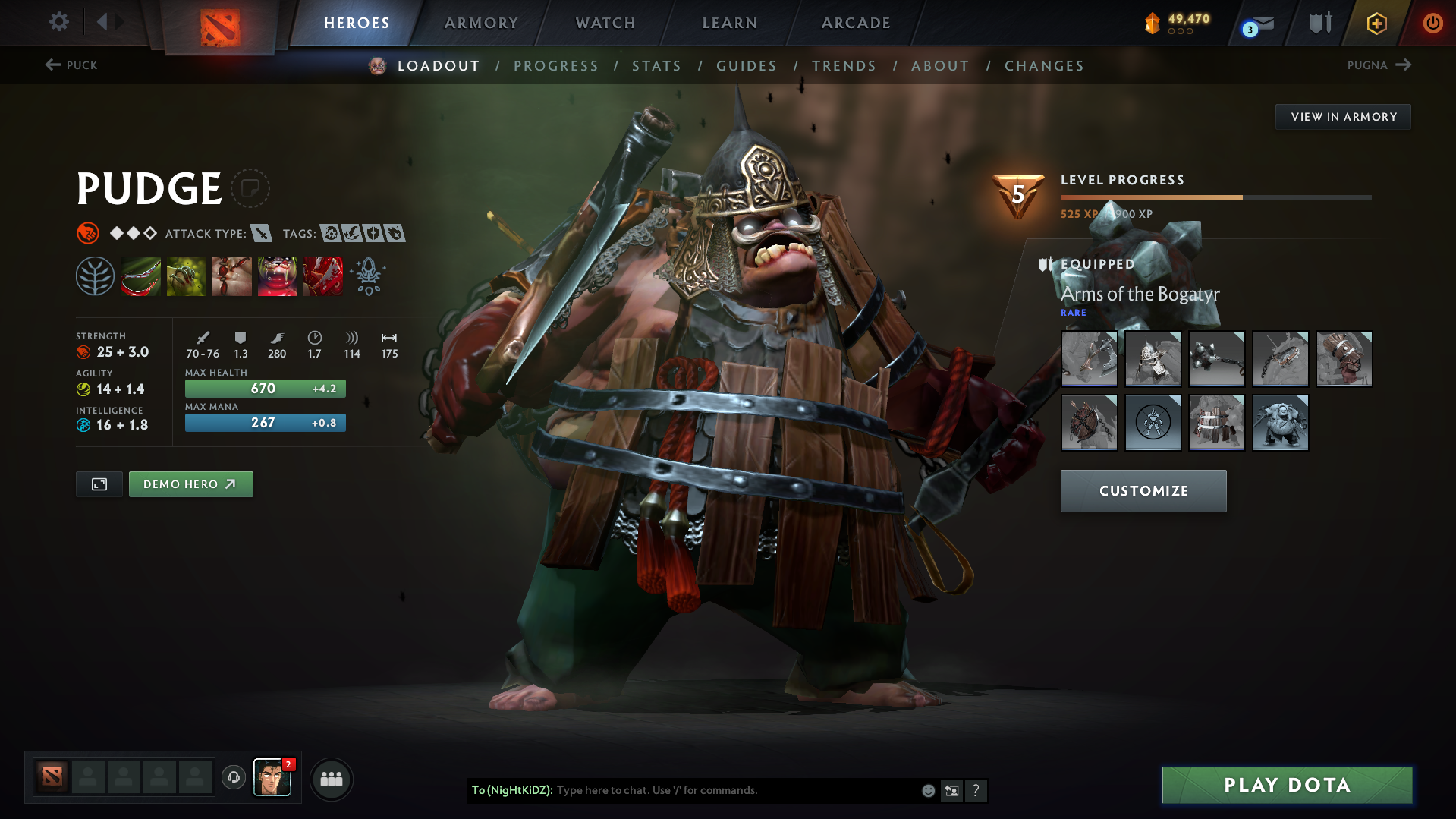Click VIEW IN ARMORY
This screenshot has width=1456, height=819.
coord(1343,116)
